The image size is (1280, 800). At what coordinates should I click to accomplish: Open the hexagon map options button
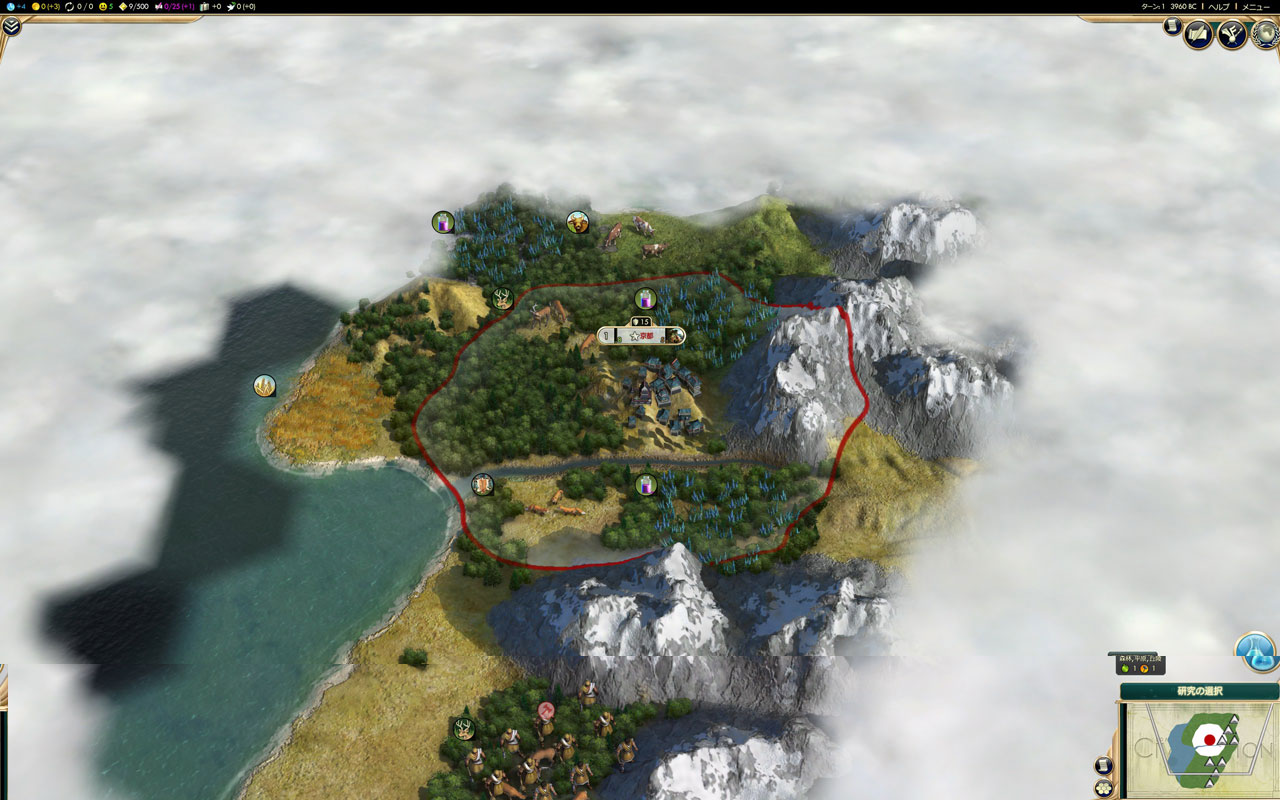tap(1104, 788)
